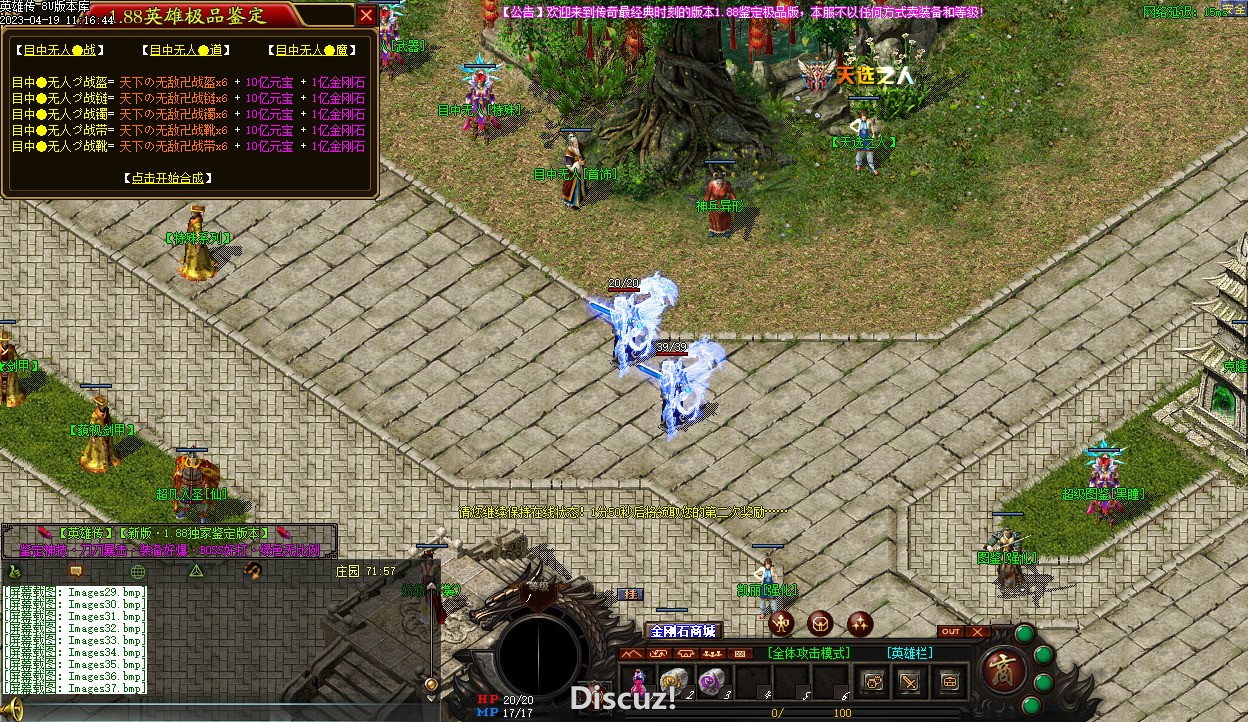
Task: Click the OUT button
Action: point(950,632)
